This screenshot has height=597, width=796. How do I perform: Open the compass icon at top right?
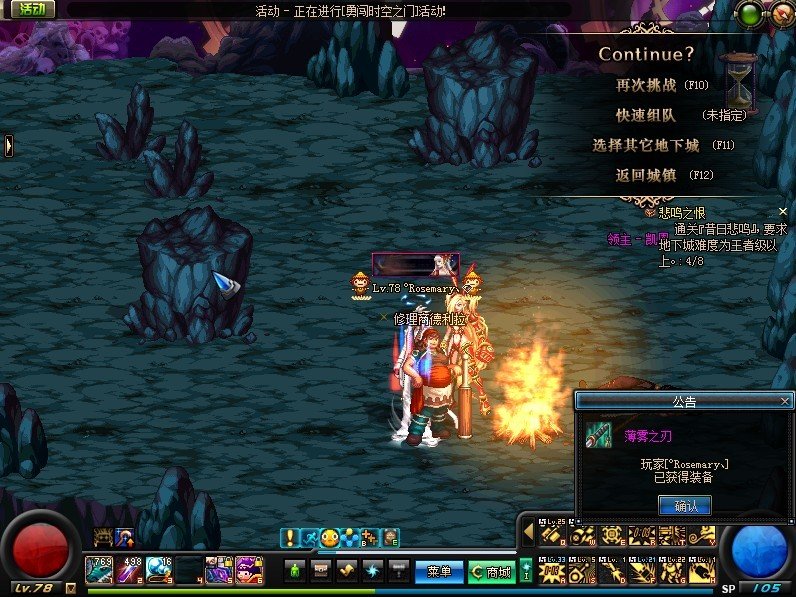pyautogui.click(x=781, y=13)
